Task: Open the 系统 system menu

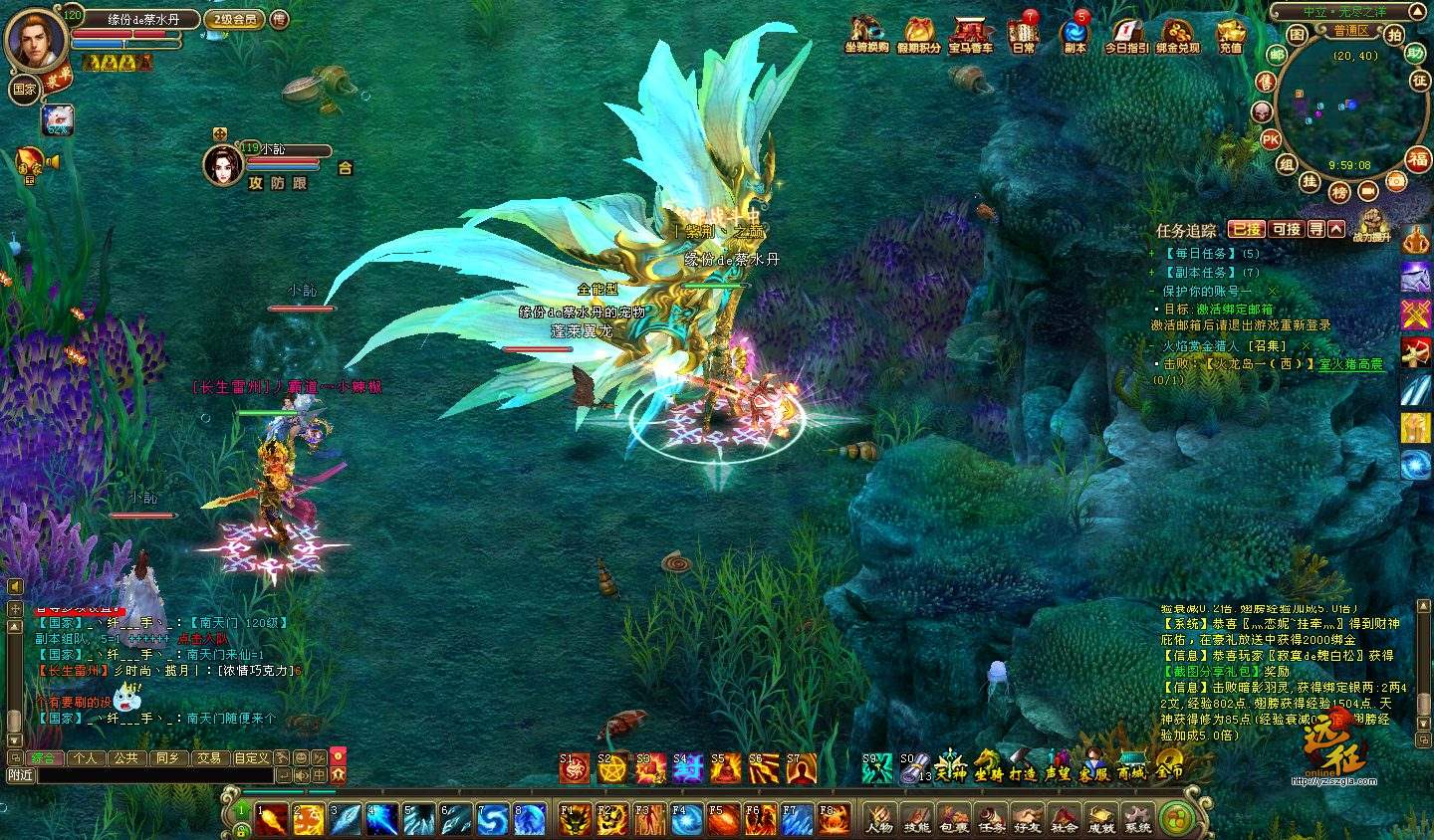Action: pyautogui.click(x=1137, y=818)
